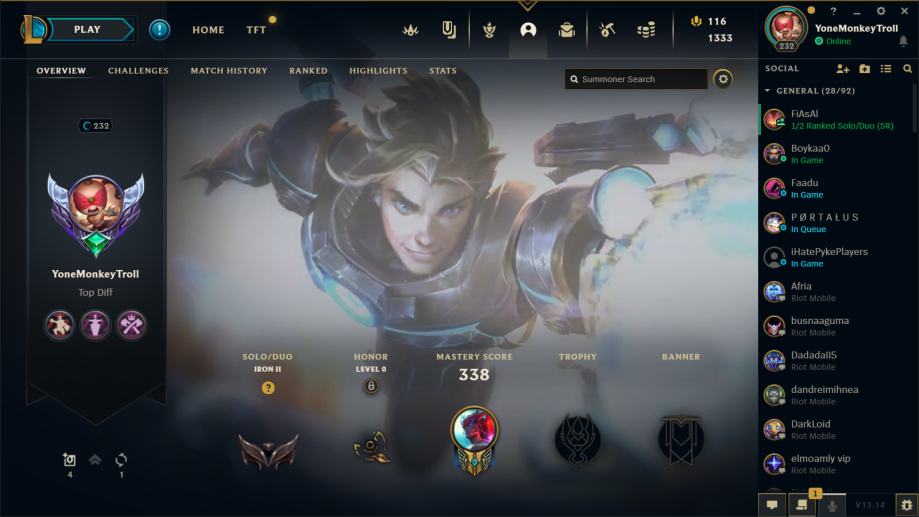Click the add friend icon
This screenshot has height=517, width=919.
[842, 69]
